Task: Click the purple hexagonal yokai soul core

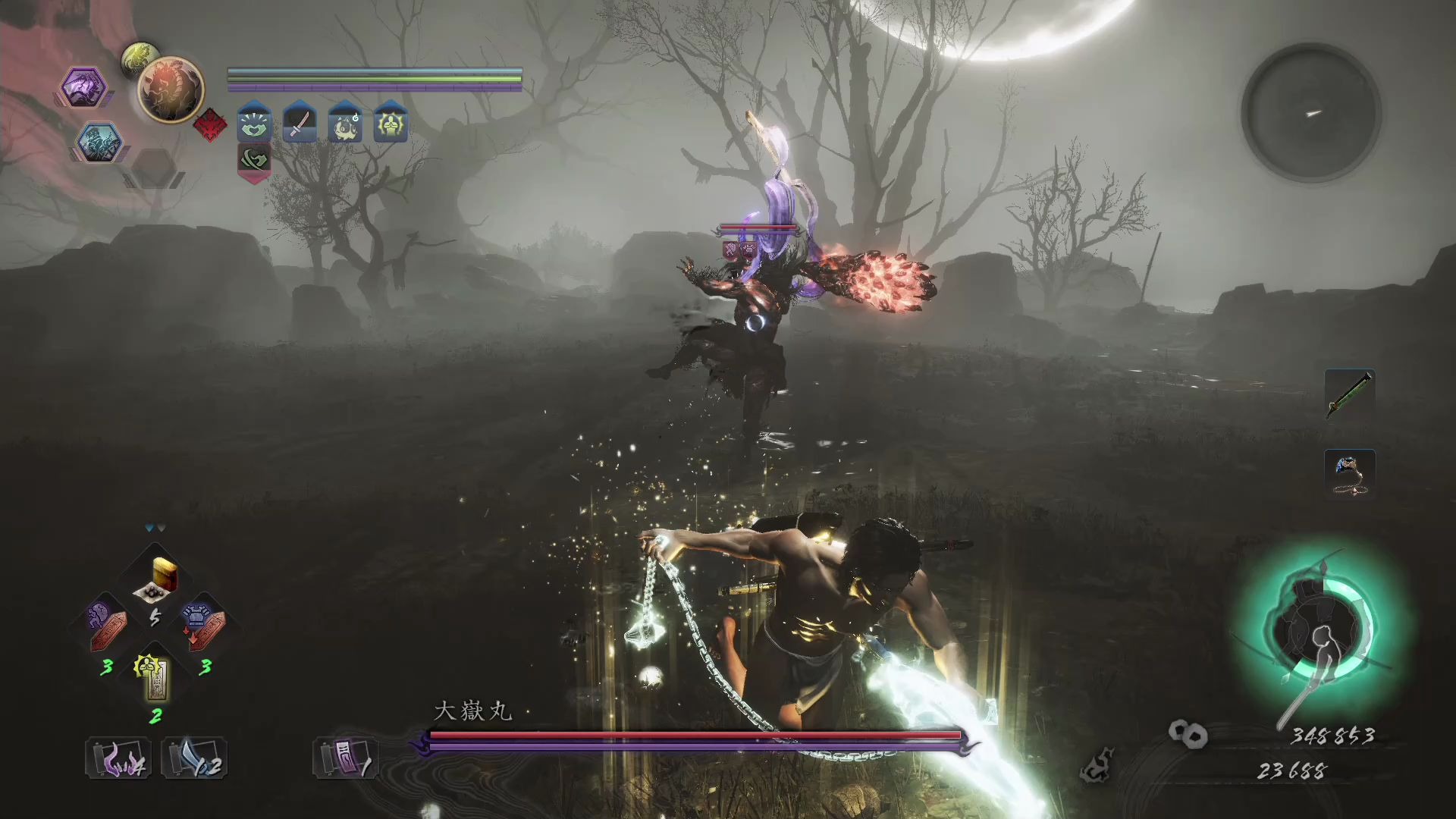Action: click(82, 87)
